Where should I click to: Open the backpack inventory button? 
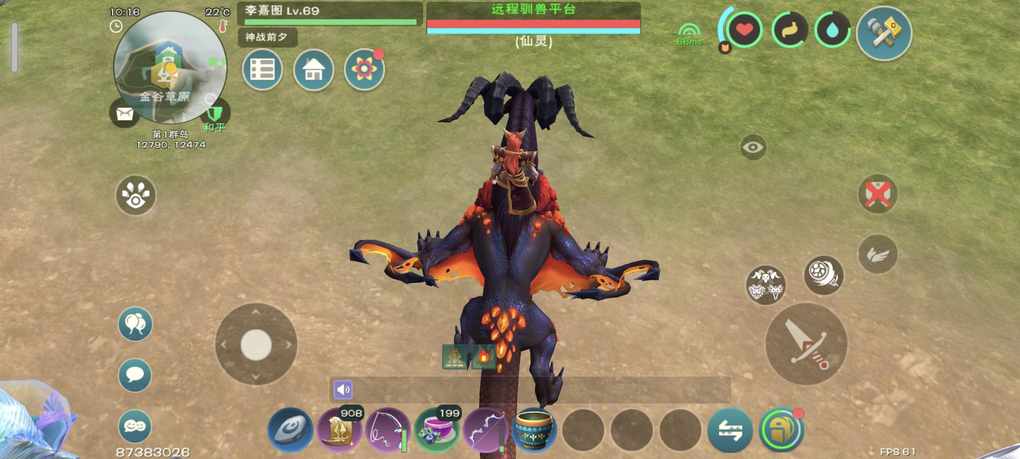coord(781,430)
